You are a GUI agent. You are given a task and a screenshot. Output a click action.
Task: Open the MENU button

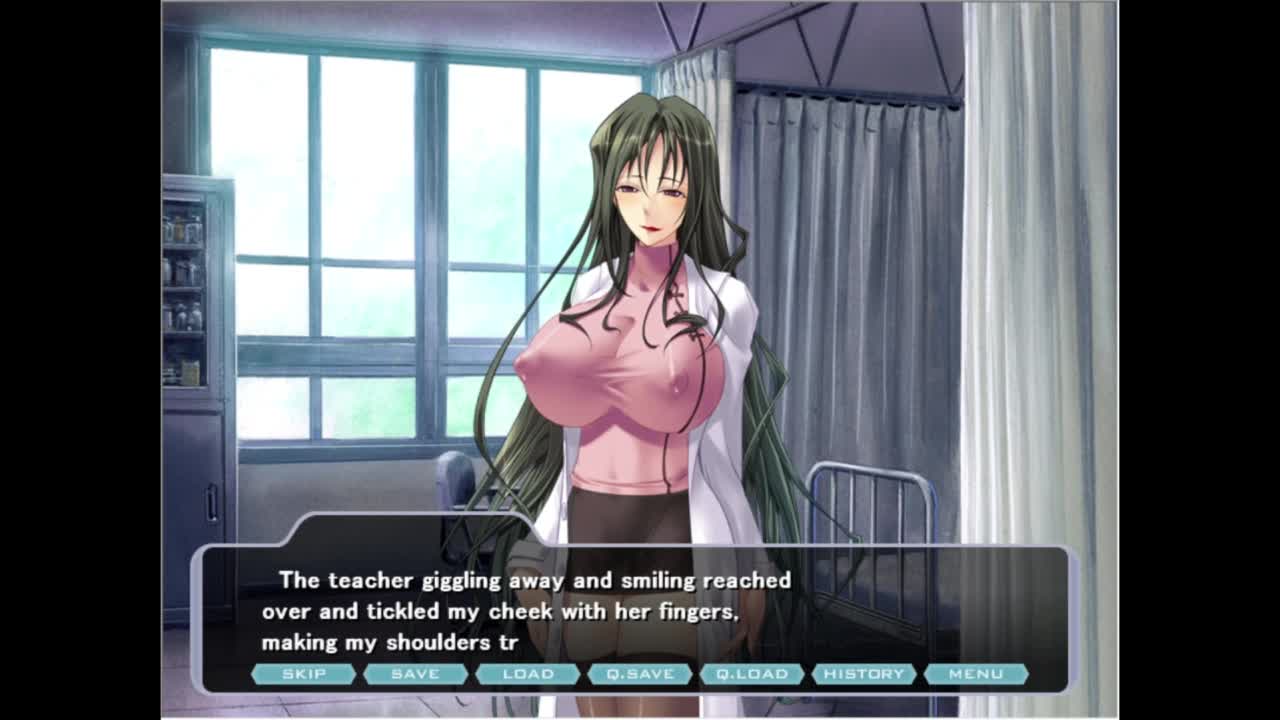click(x=976, y=674)
